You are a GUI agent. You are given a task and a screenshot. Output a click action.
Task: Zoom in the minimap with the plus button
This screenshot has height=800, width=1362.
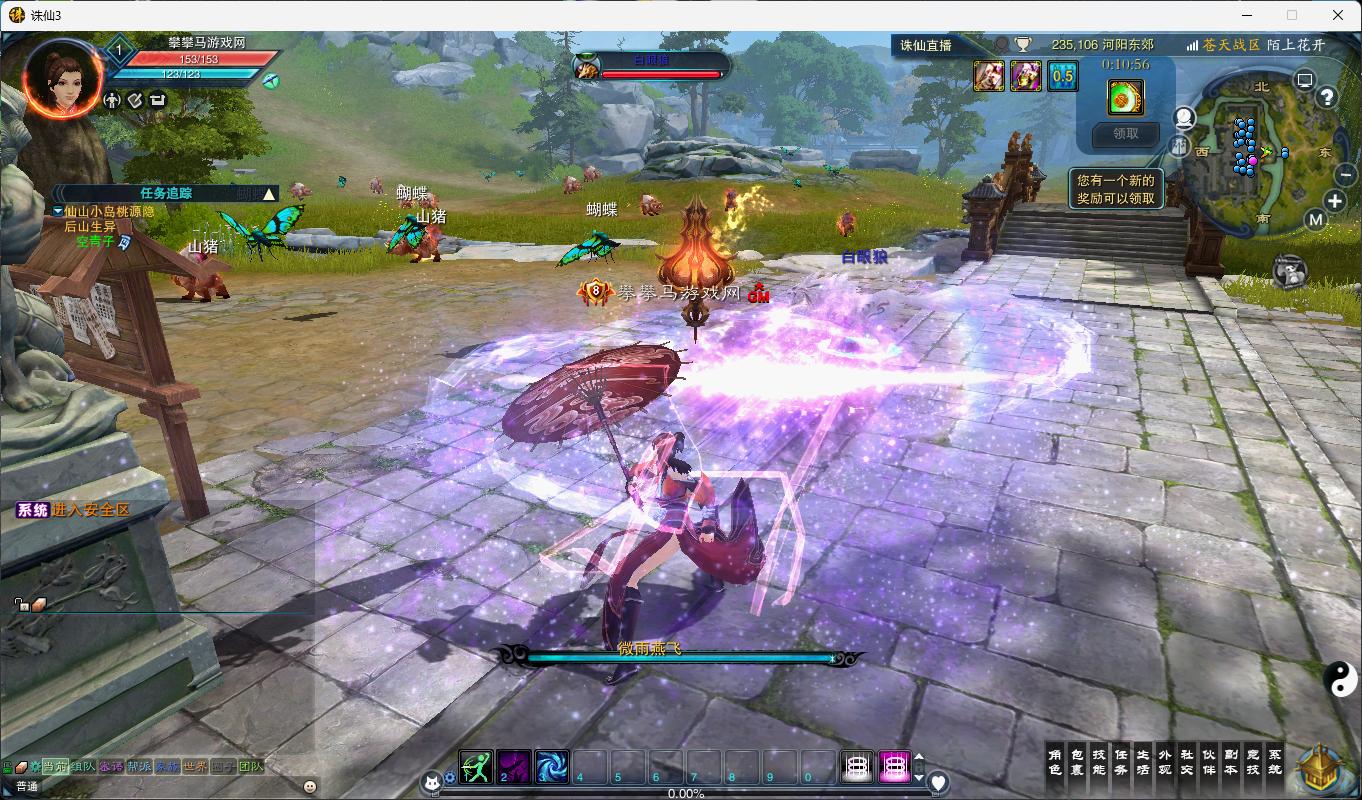pyautogui.click(x=1334, y=202)
